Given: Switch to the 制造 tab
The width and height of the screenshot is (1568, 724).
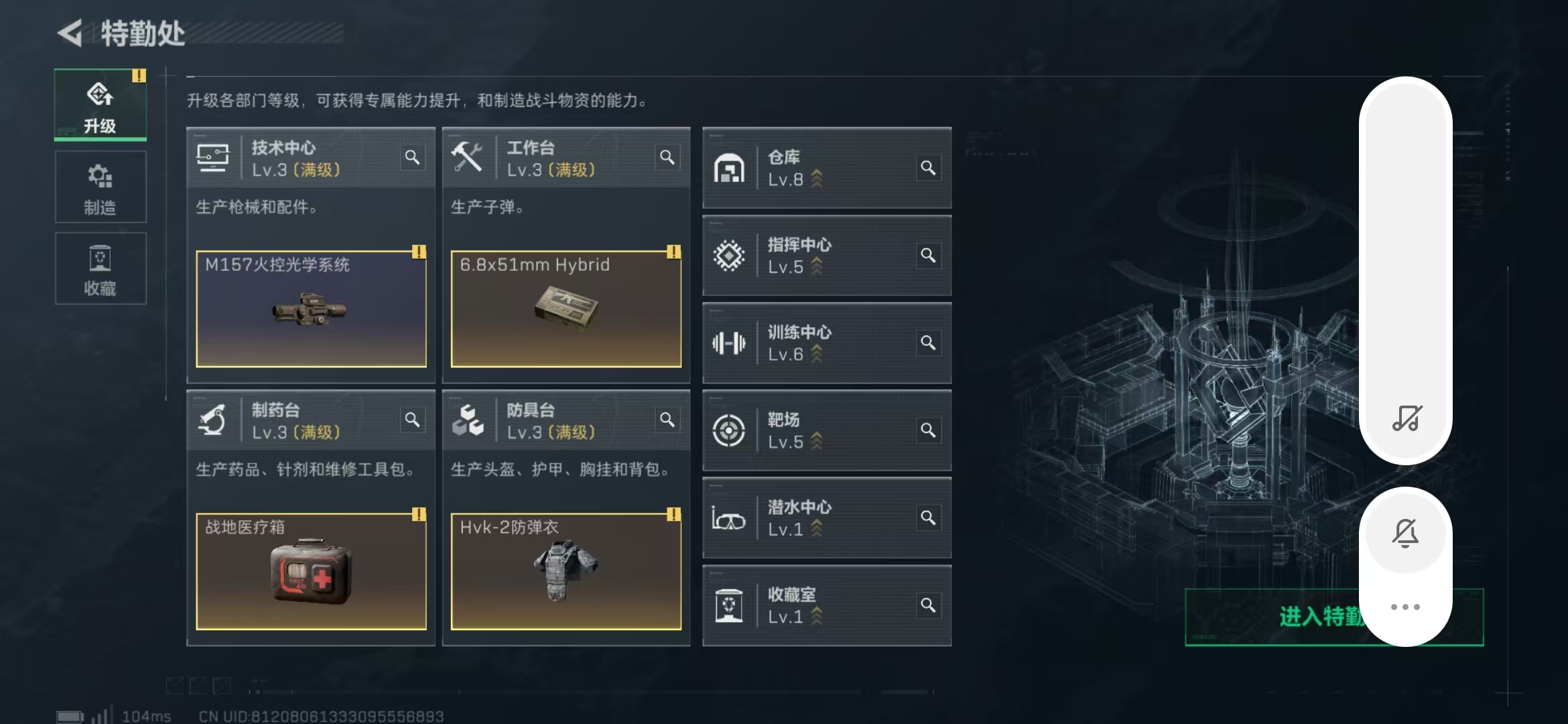Looking at the screenshot, I should coord(100,186).
